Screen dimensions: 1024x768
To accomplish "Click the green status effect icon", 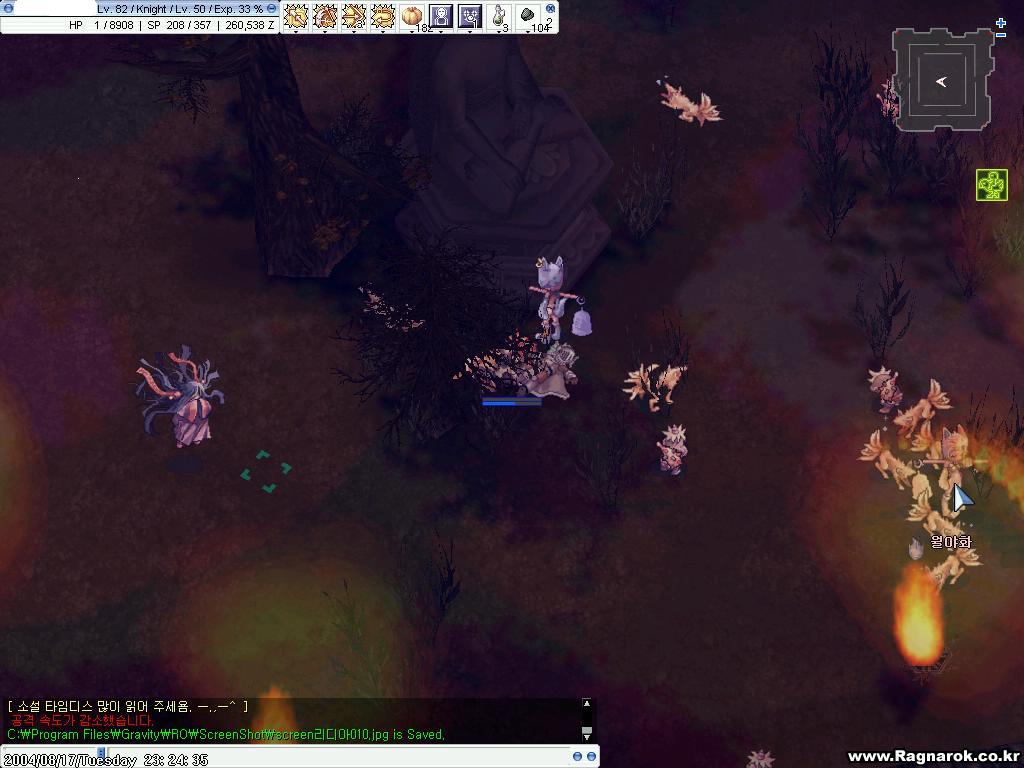I will pyautogui.click(x=992, y=185).
